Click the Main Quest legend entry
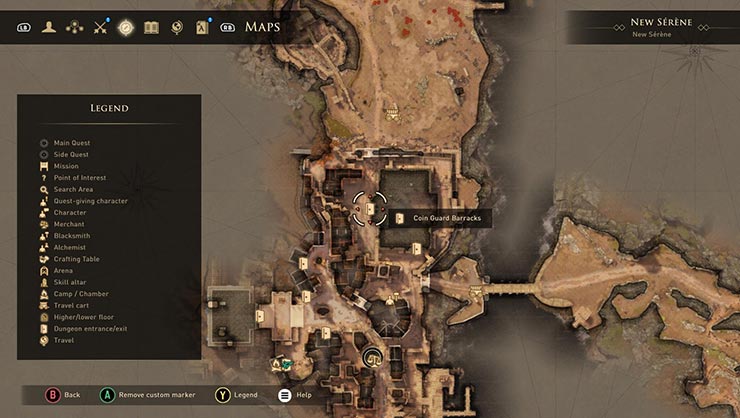Viewport: 740px width, 418px height. pos(71,143)
